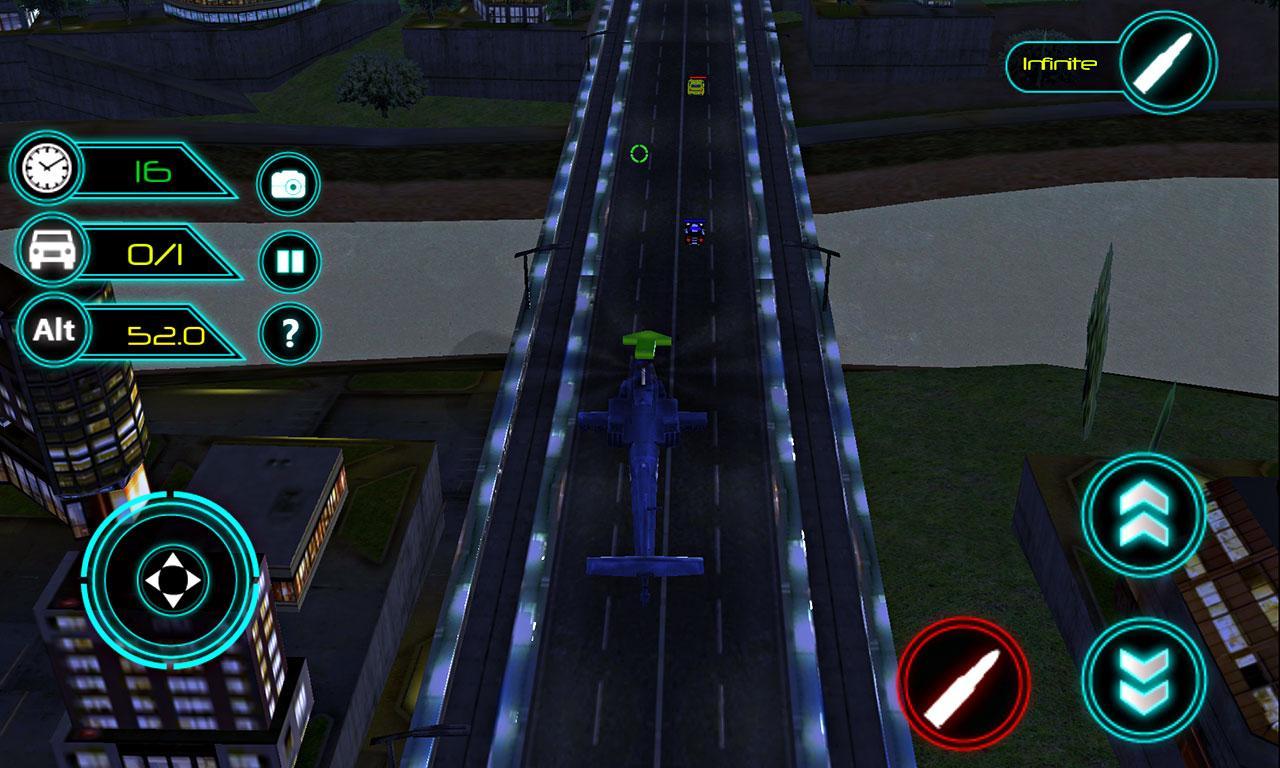Pause the game
The height and width of the screenshot is (768, 1280).
pos(289,262)
